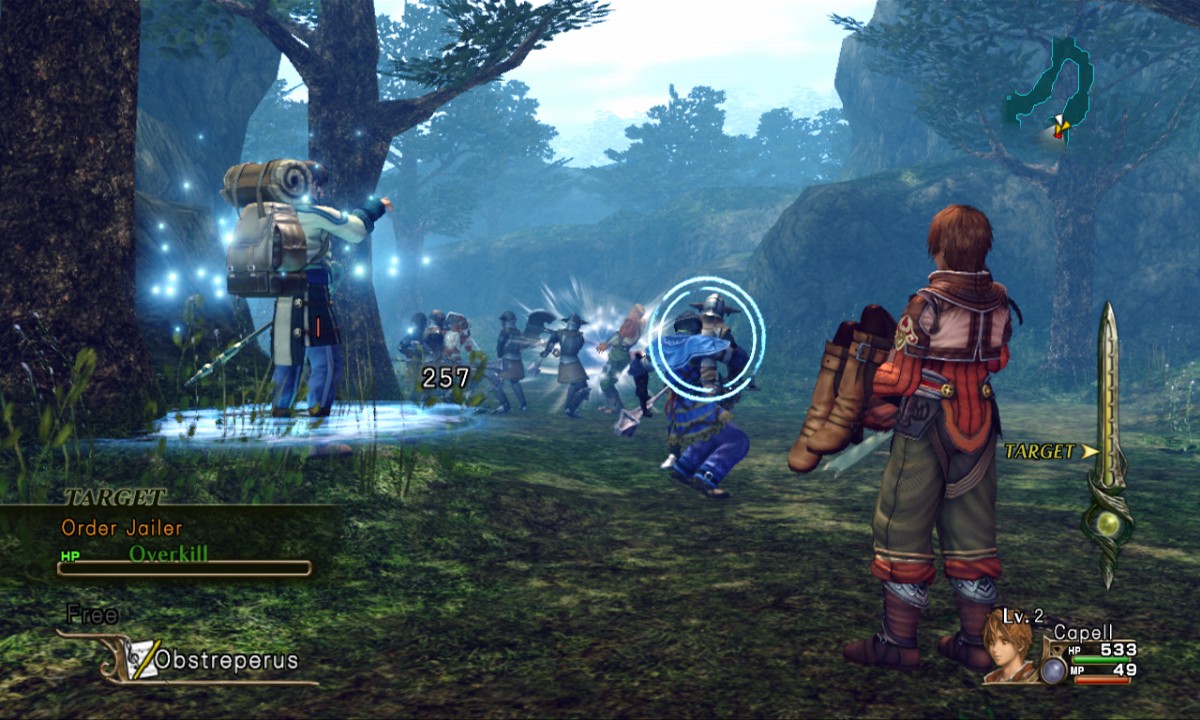Select the Obstreperus flute skill entry
The height and width of the screenshot is (720, 1200).
click(x=212, y=661)
